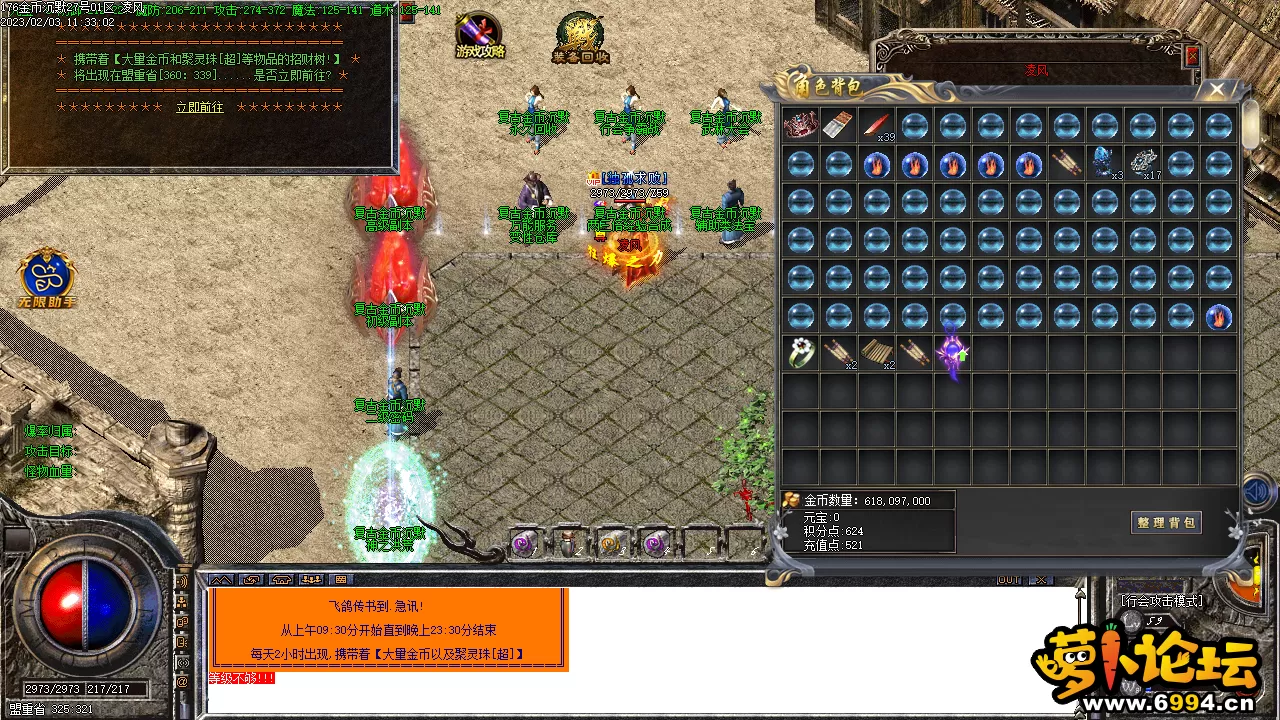This screenshot has height=720, width=1280.
Task: Select the white flower ring item
Action: pos(800,352)
